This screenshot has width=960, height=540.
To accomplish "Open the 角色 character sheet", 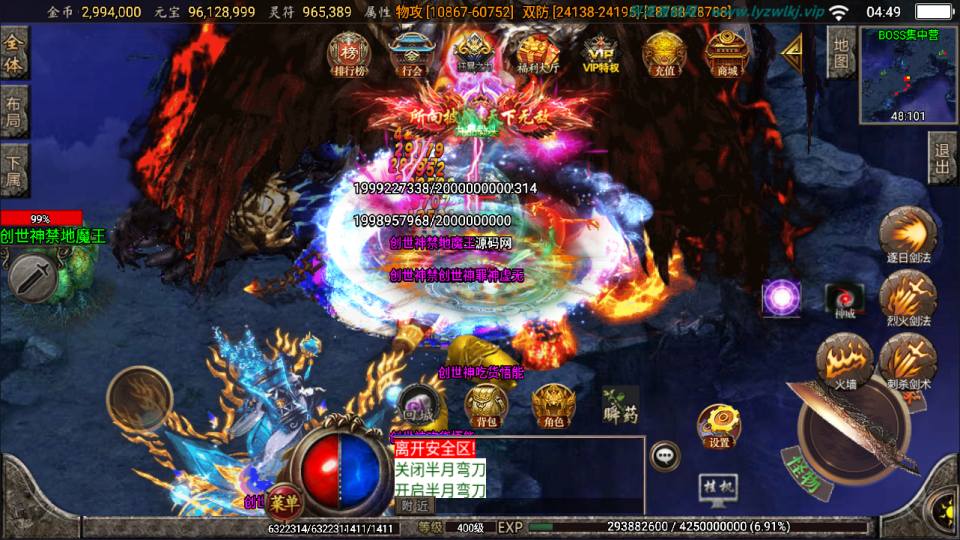I will tap(553, 406).
